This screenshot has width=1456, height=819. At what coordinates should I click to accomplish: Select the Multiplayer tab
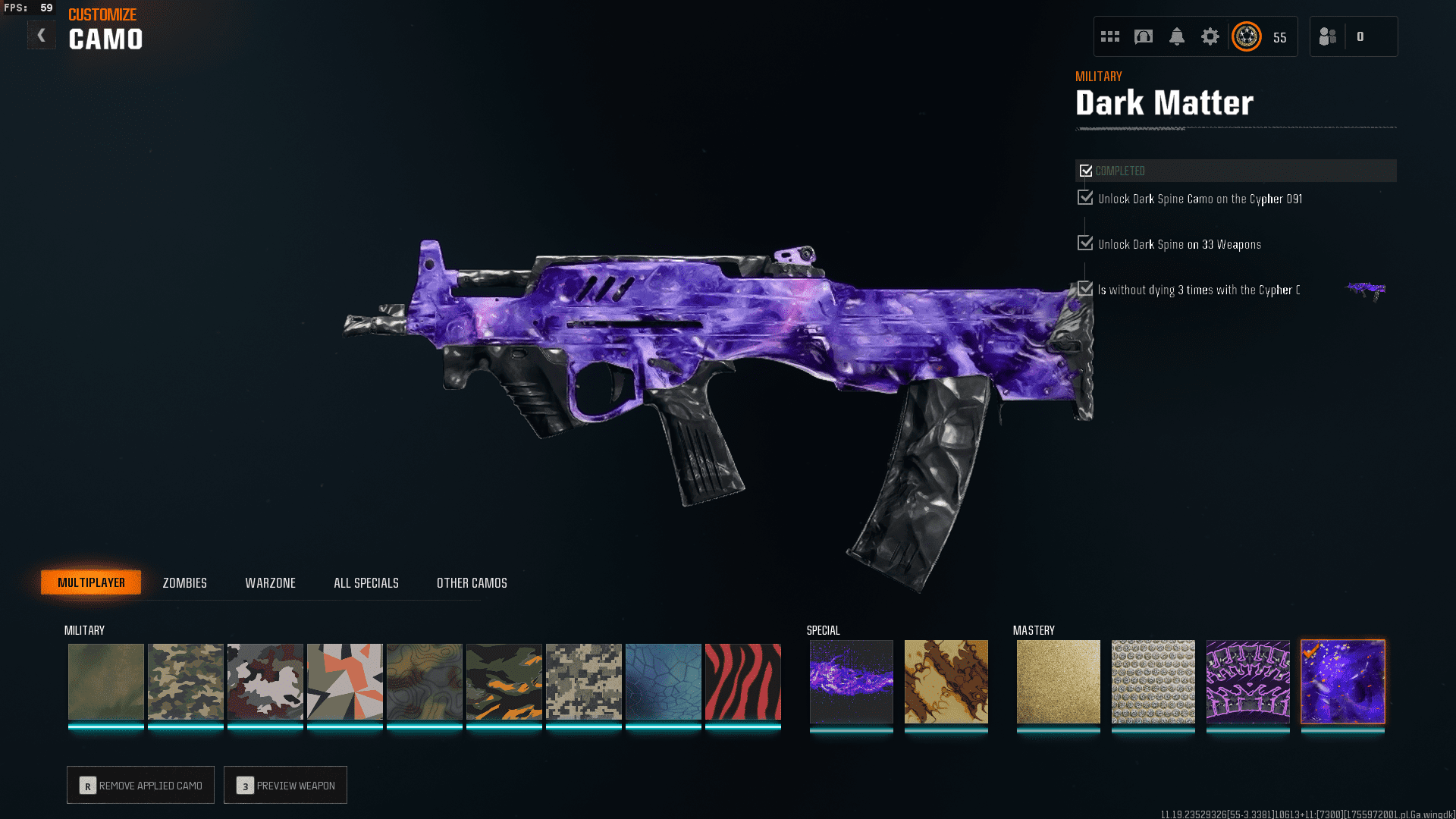click(91, 582)
